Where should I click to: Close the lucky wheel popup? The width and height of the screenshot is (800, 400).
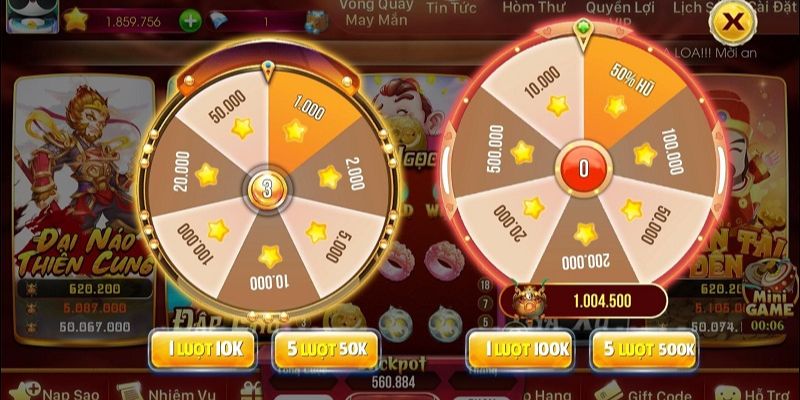733,20
